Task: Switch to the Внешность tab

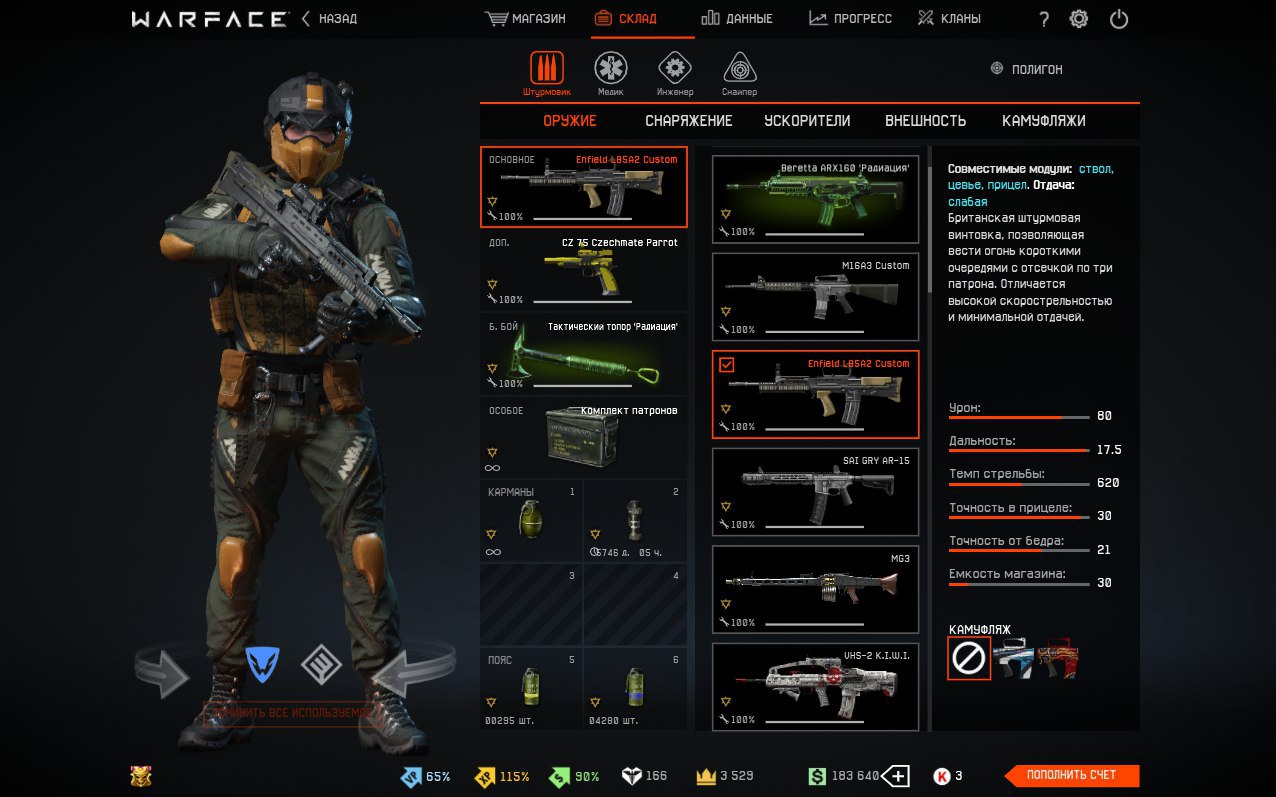Action: [x=925, y=121]
